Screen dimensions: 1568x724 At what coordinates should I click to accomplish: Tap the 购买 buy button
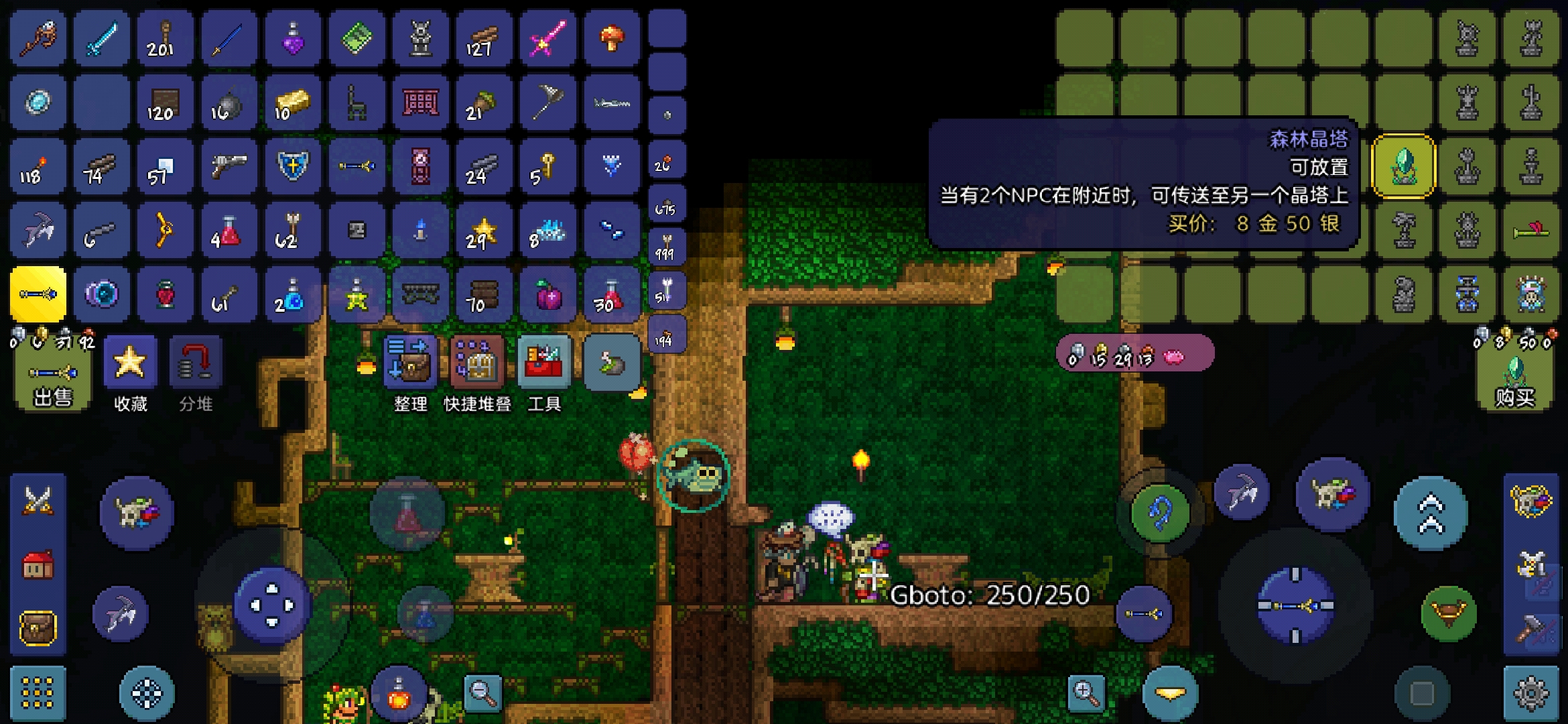pyautogui.click(x=1514, y=383)
